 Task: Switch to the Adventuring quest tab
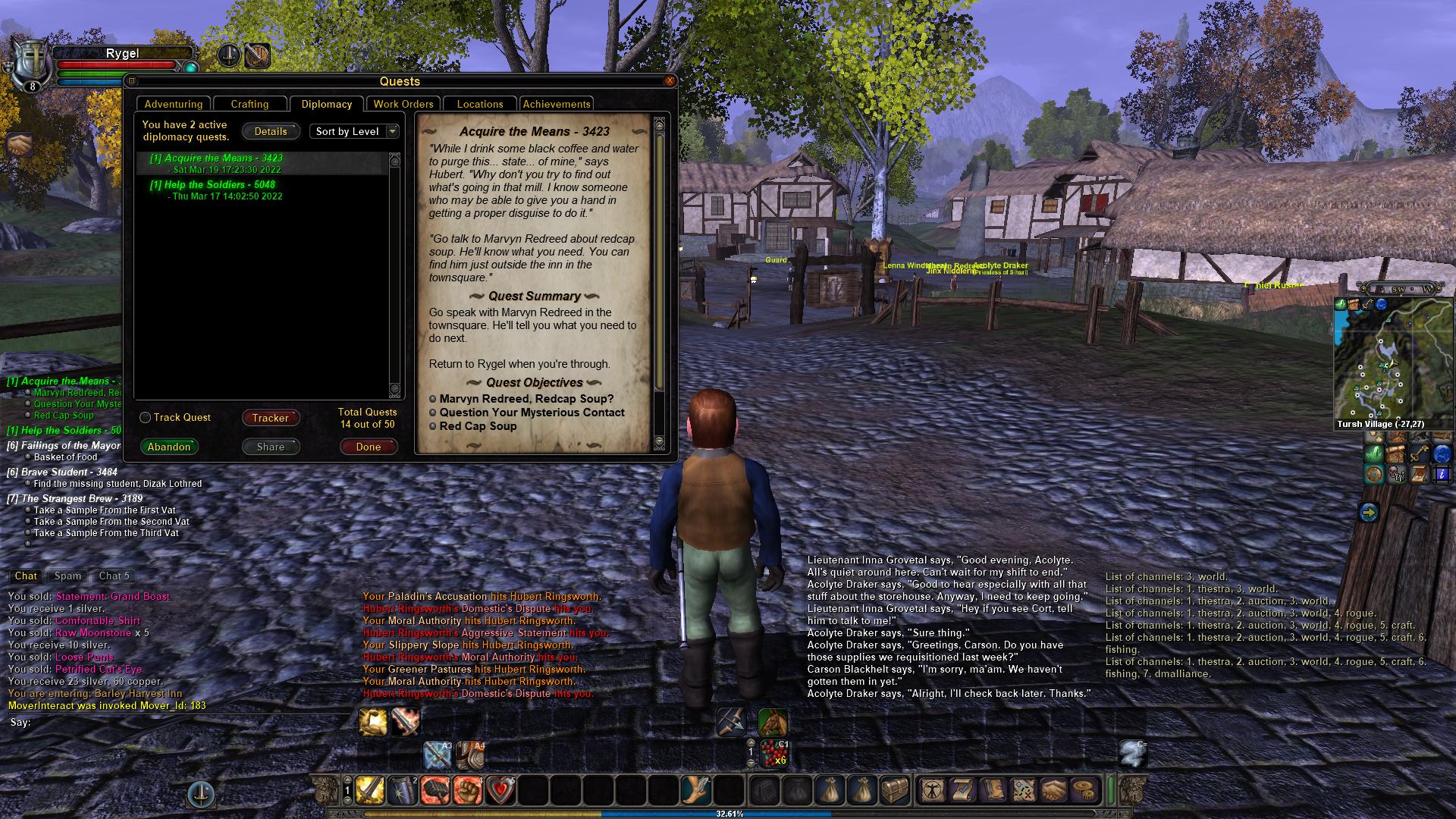coord(174,104)
